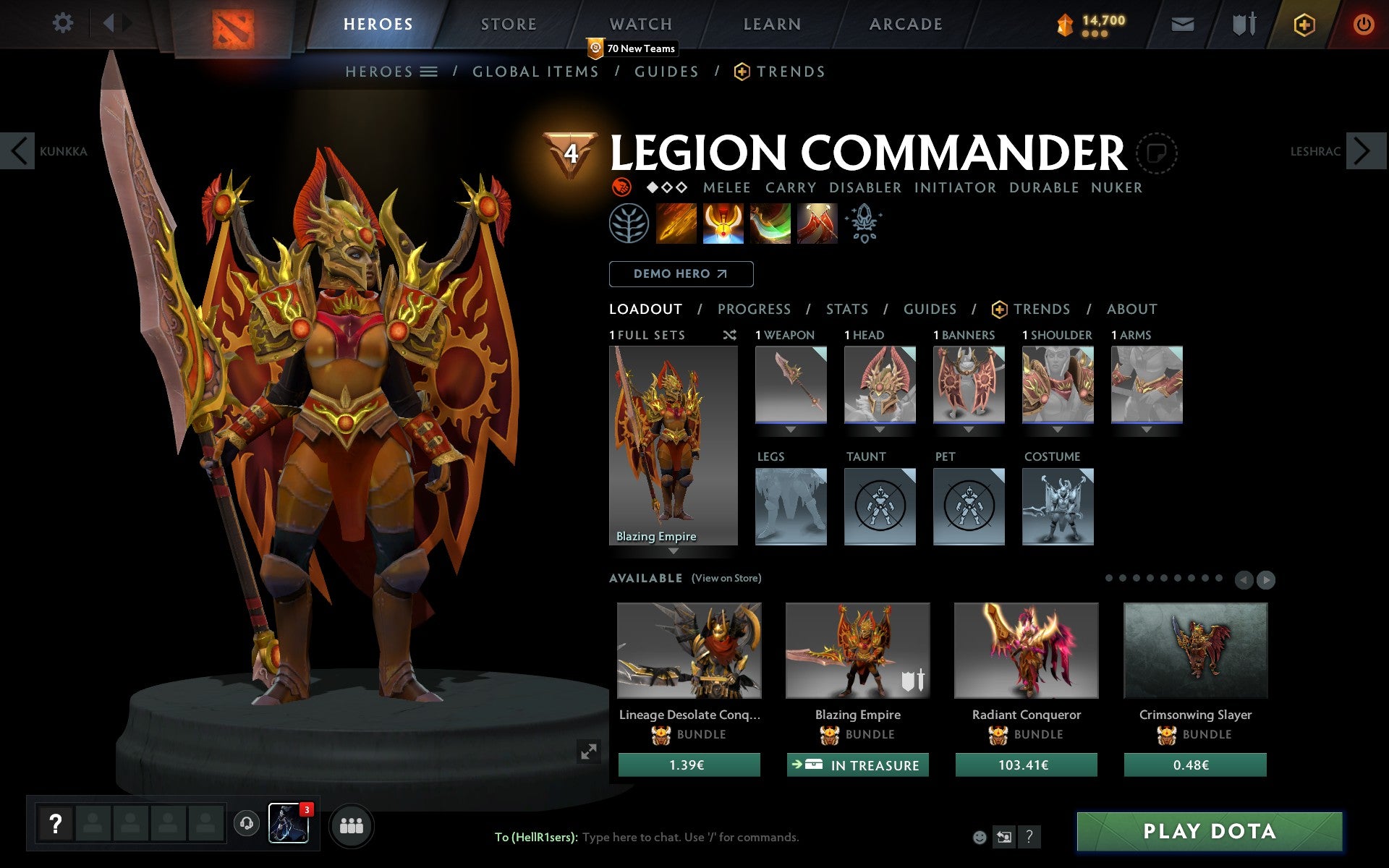Open the Heroes hamburger menu

pos(429,72)
